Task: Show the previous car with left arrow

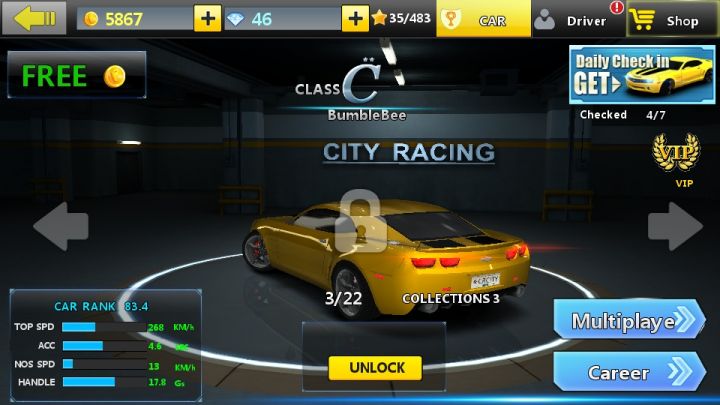Action: pyautogui.click(x=61, y=226)
